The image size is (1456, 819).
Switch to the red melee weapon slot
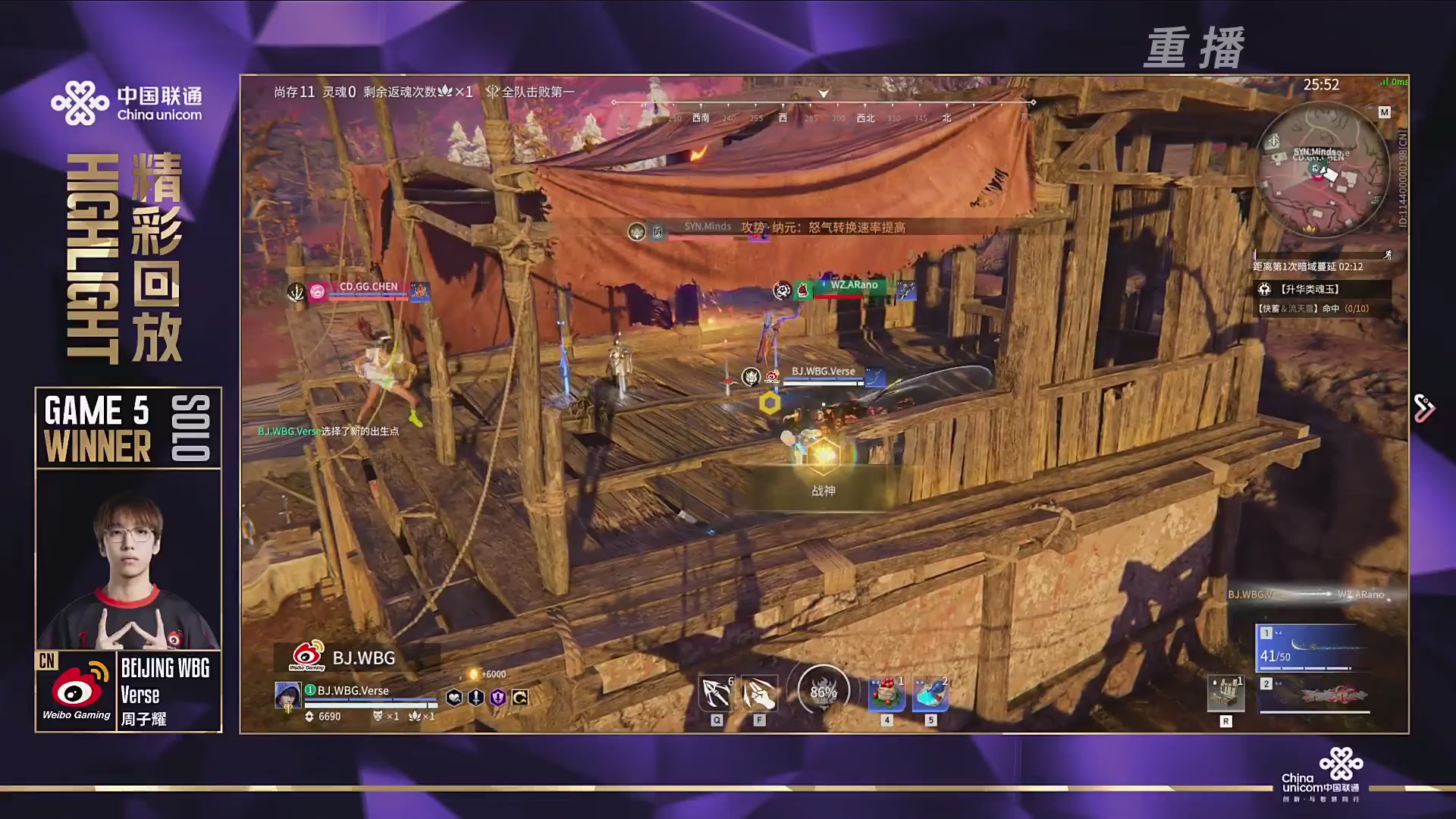tap(1316, 695)
